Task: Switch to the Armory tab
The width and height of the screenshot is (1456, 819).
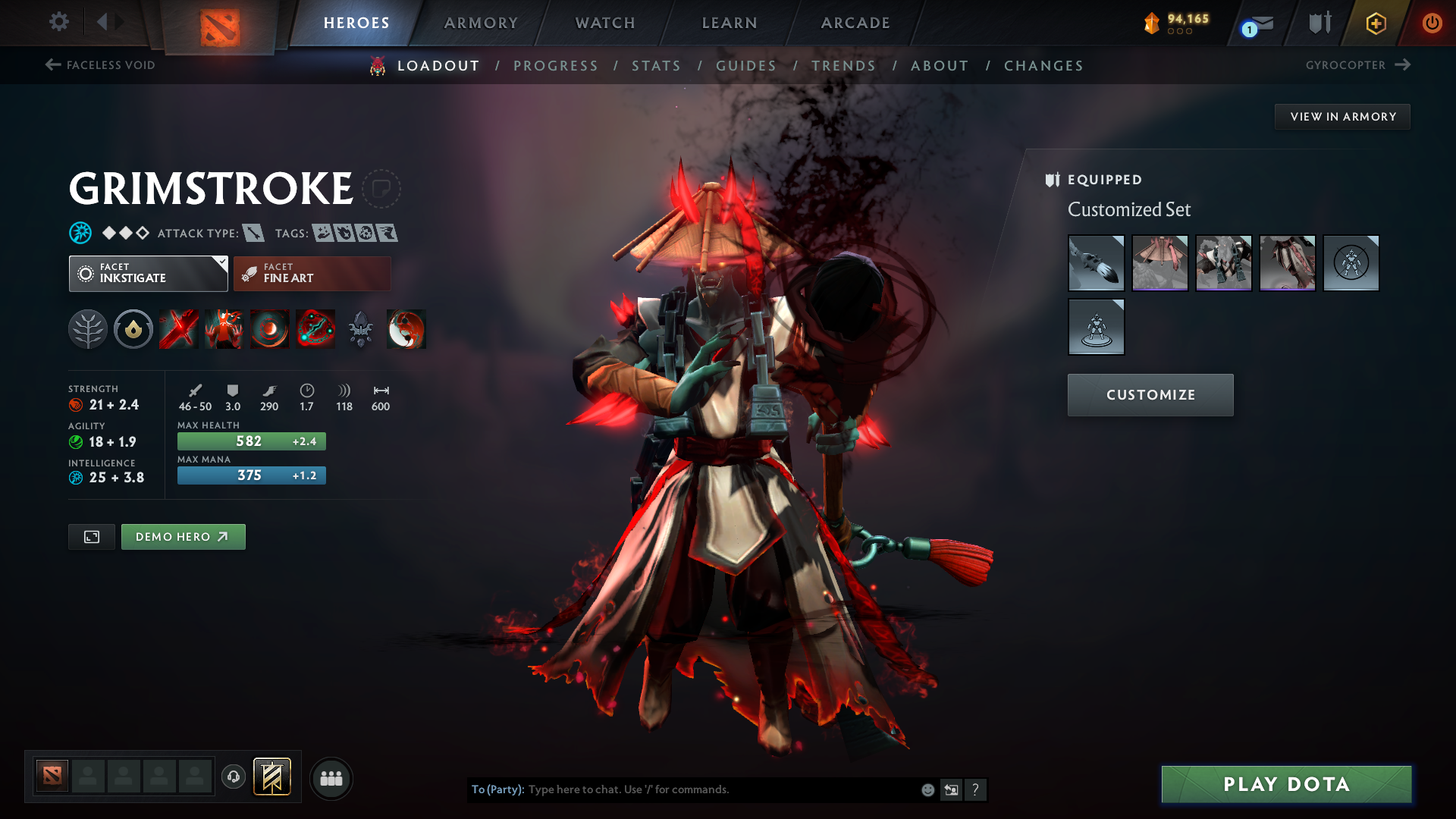Action: click(x=481, y=23)
